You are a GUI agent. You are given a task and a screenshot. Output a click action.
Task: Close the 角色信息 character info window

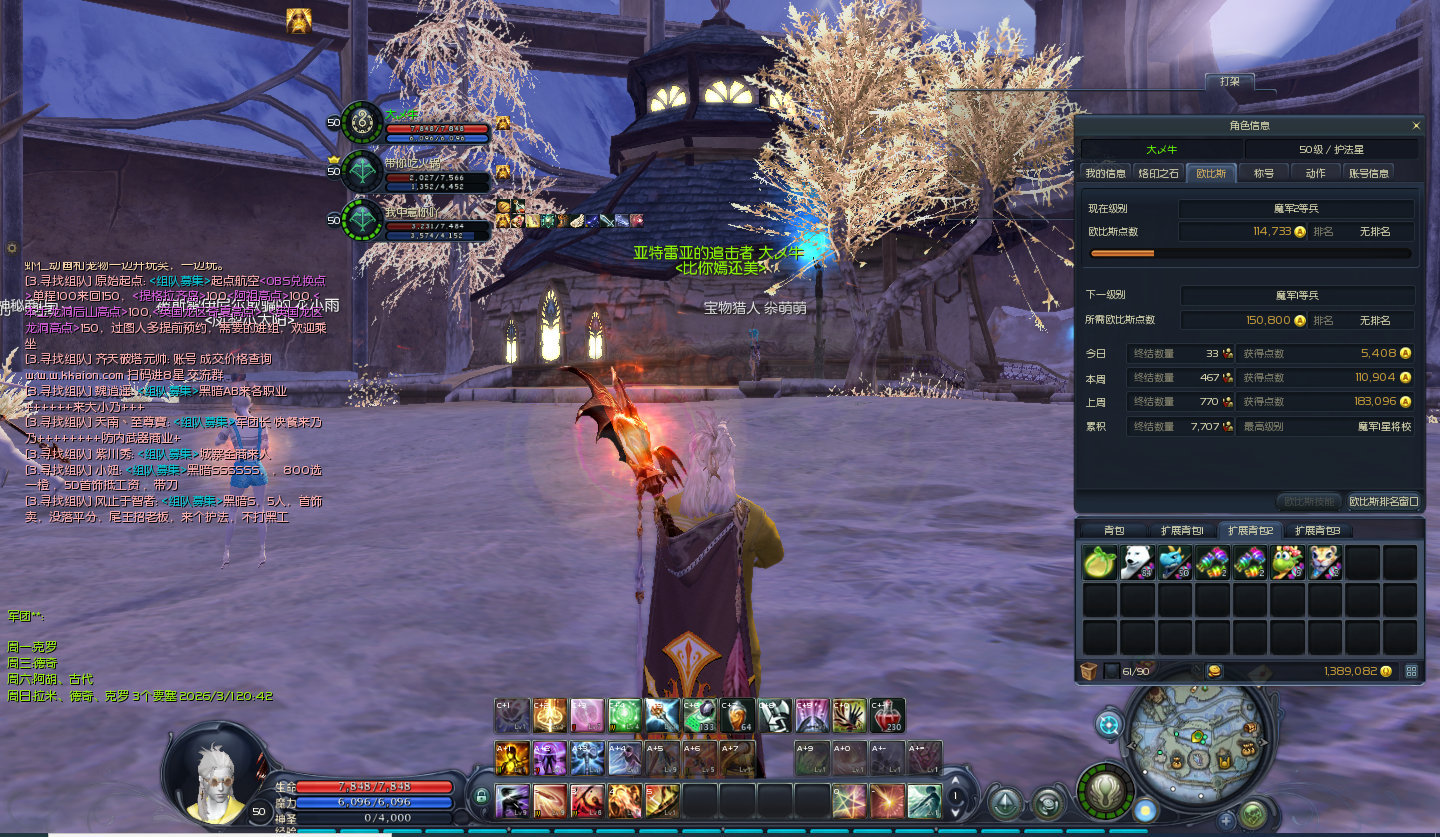coord(1416,126)
